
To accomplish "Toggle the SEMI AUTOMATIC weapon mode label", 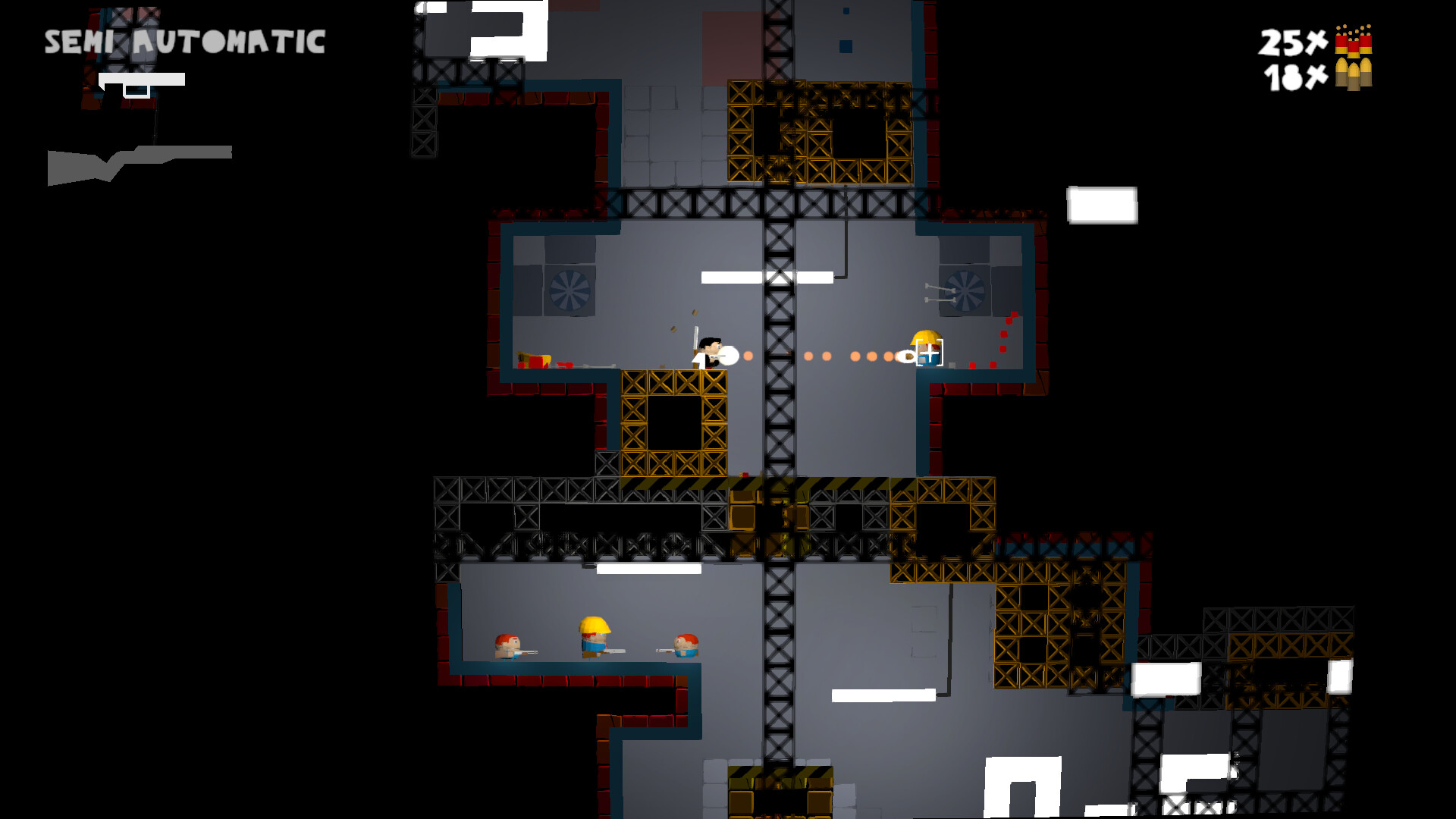I will click(x=184, y=42).
